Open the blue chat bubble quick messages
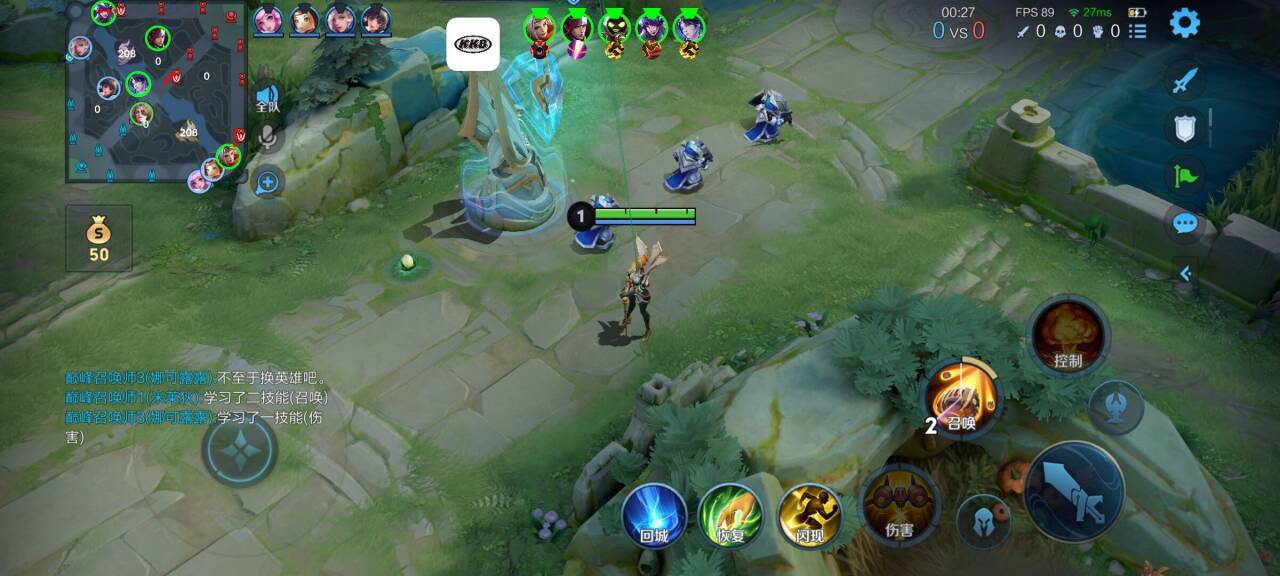The height and width of the screenshot is (576, 1280). [x=1185, y=223]
